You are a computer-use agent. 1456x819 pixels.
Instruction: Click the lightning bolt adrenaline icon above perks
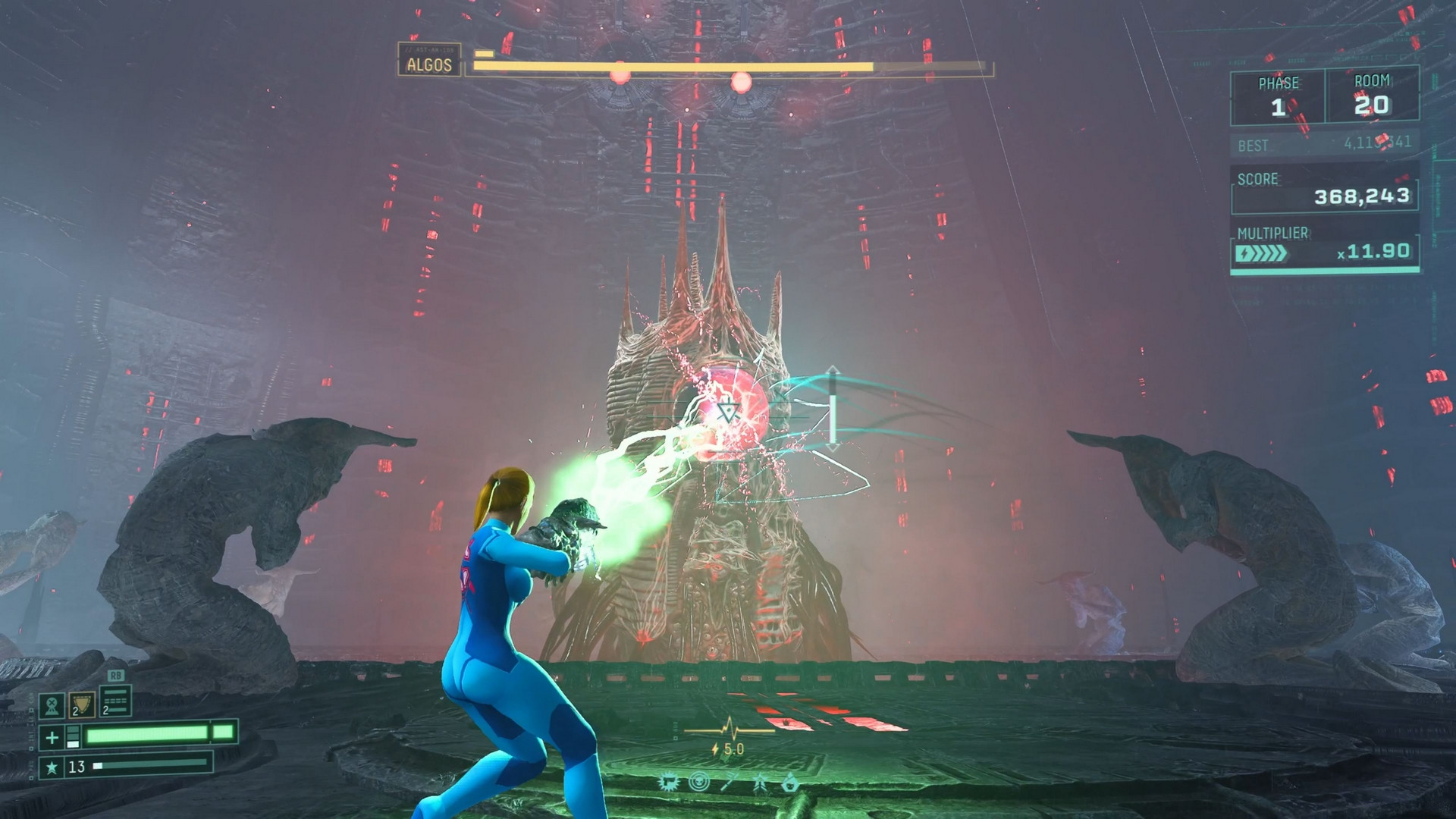[x=715, y=748]
